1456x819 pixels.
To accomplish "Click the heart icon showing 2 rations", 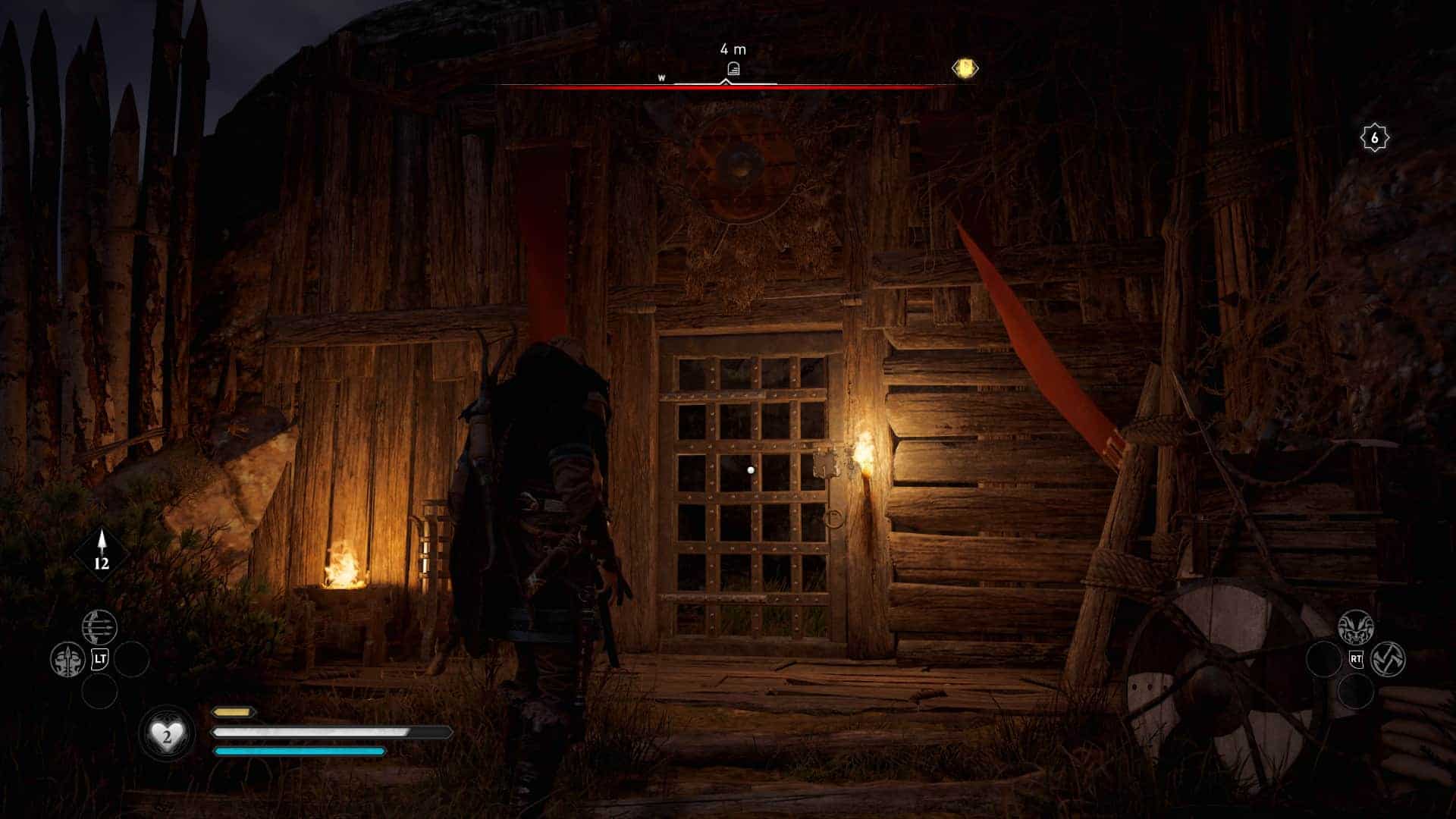I will (167, 733).
